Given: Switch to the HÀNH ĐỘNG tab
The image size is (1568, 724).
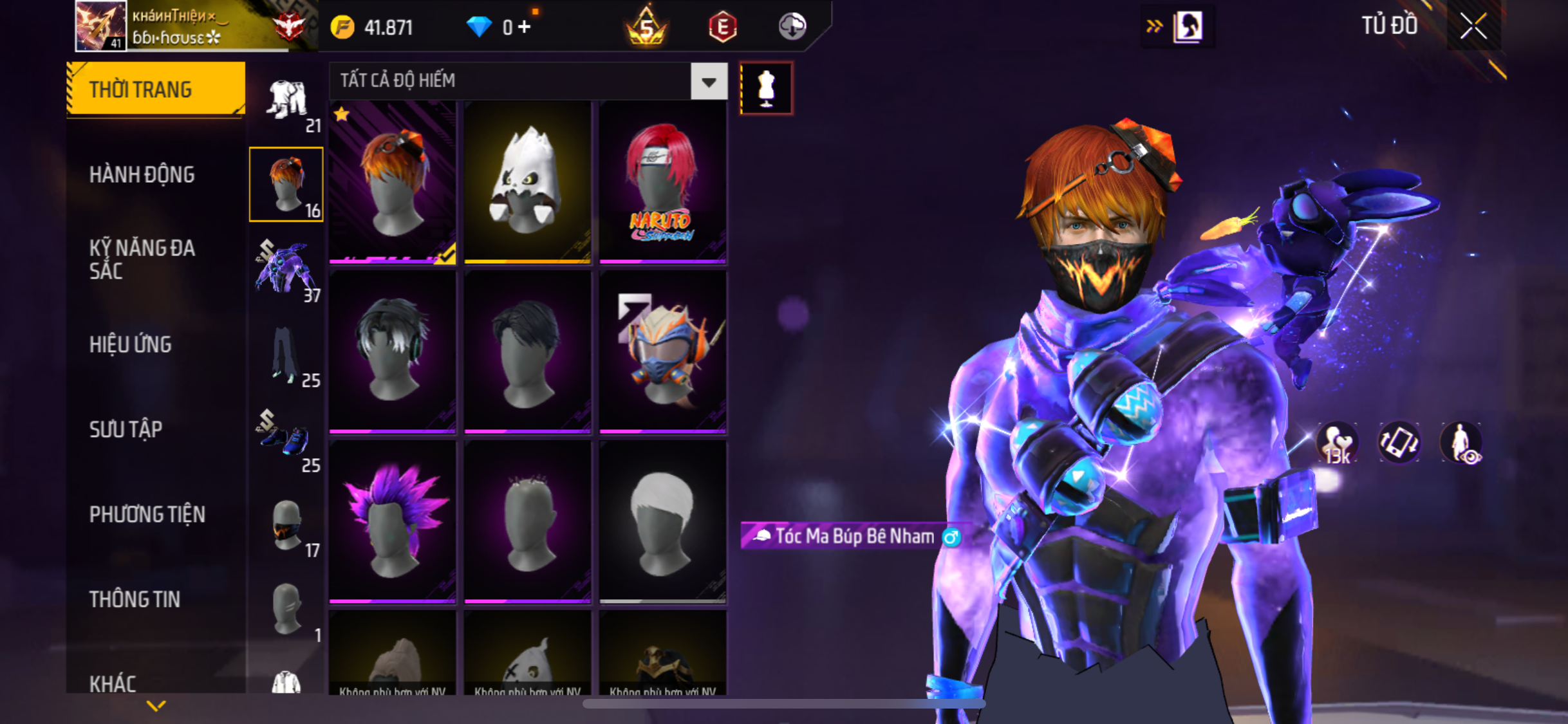Looking at the screenshot, I should coord(142,174).
